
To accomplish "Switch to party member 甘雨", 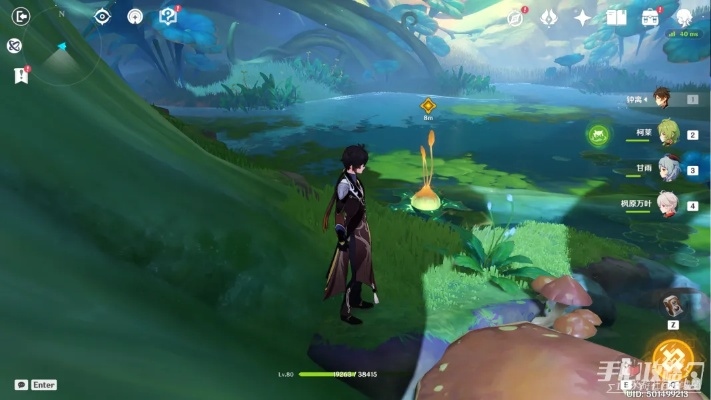I will tap(667, 168).
